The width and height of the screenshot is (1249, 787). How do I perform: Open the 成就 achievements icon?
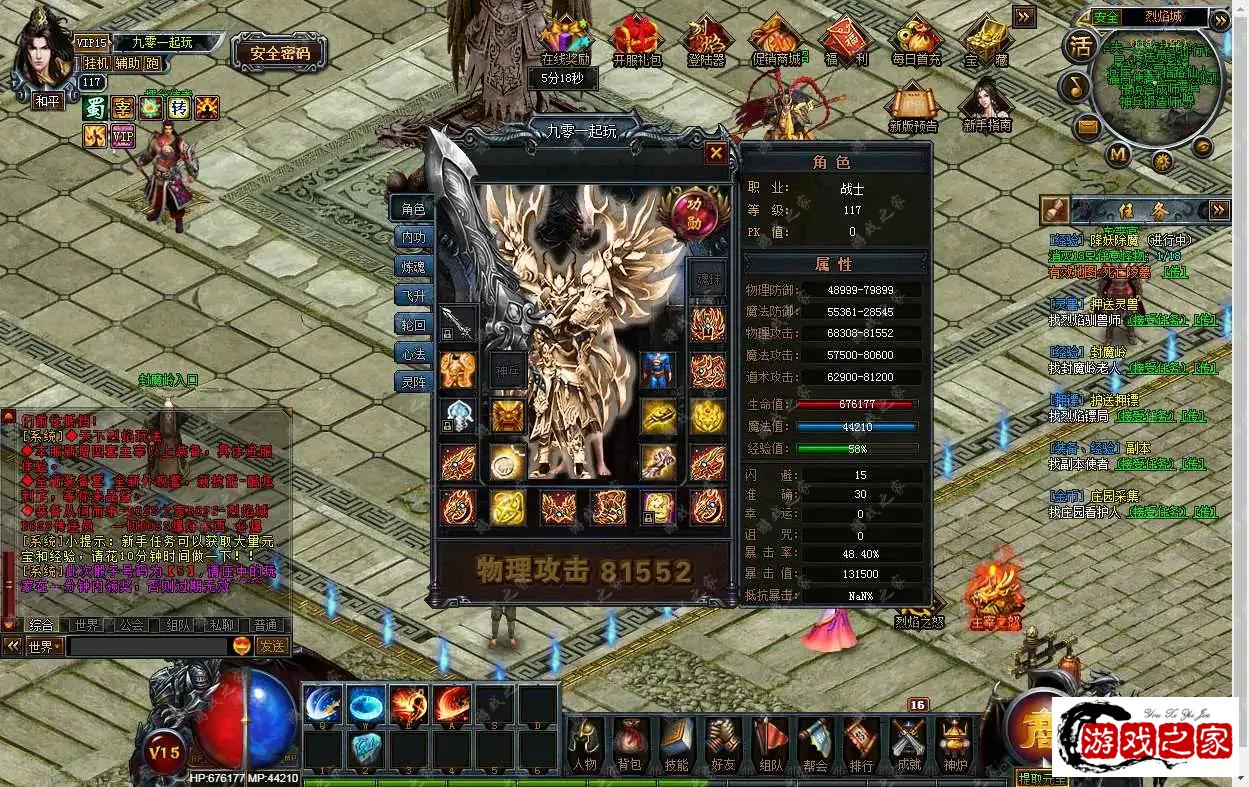[x=908, y=746]
